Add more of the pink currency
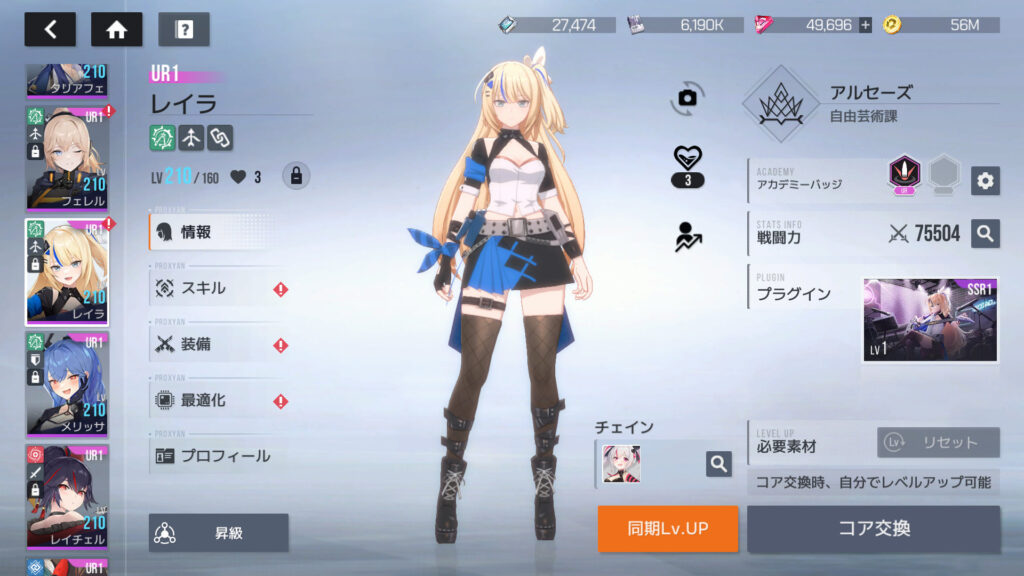 tap(865, 25)
